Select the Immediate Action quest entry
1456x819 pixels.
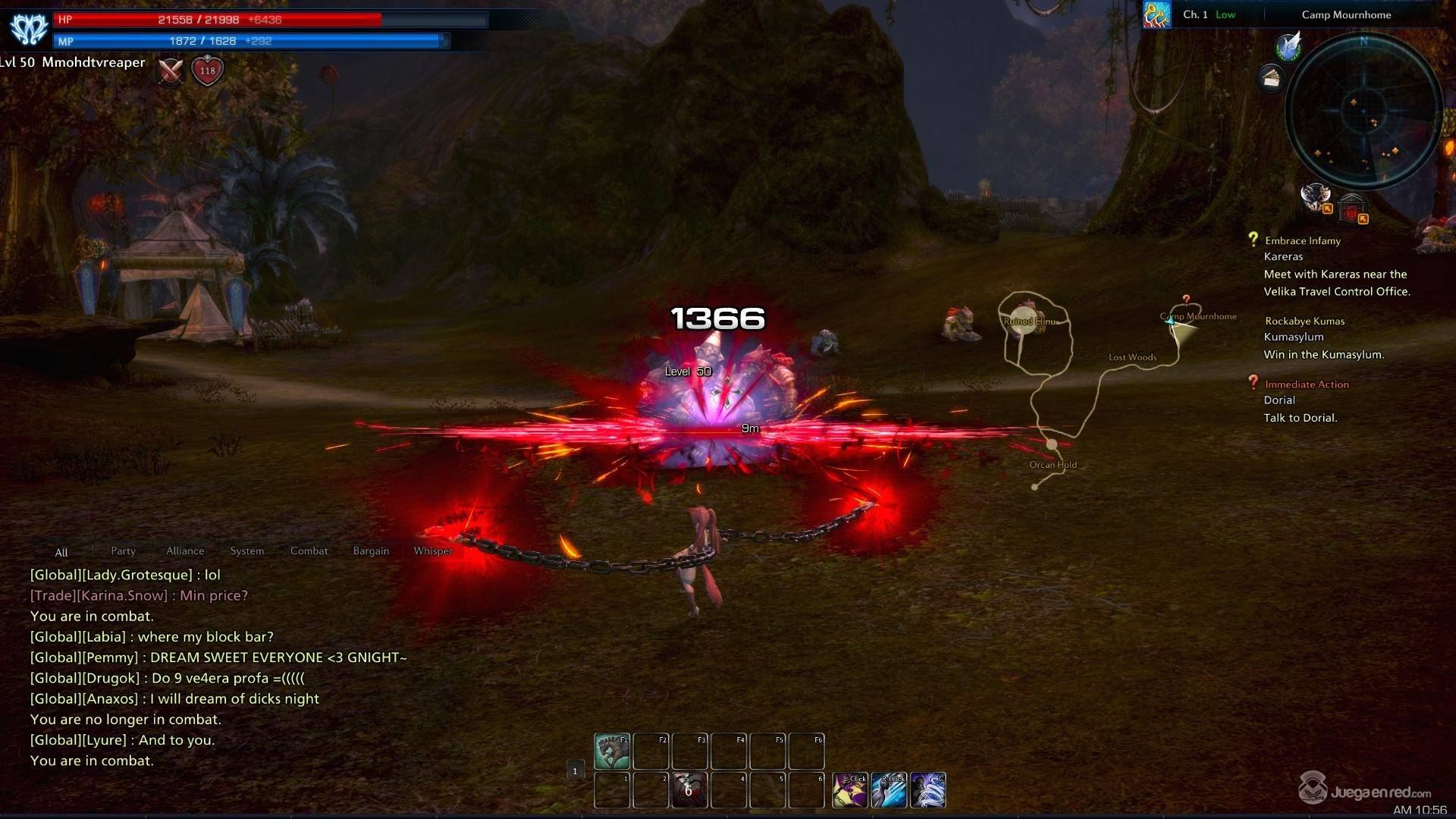click(x=1306, y=384)
